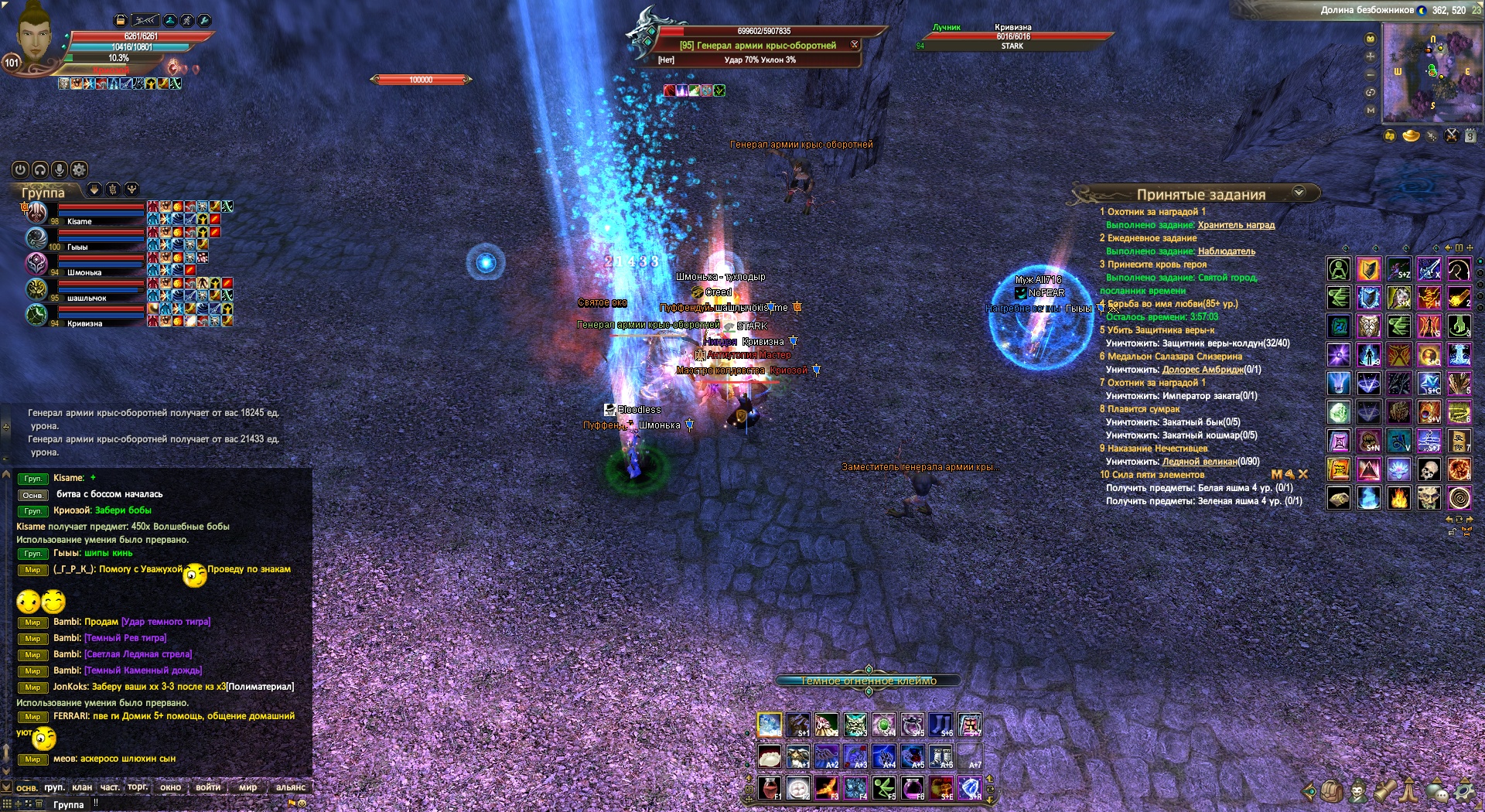
Task: Open the "мир" world chat tab
Action: tap(247, 787)
